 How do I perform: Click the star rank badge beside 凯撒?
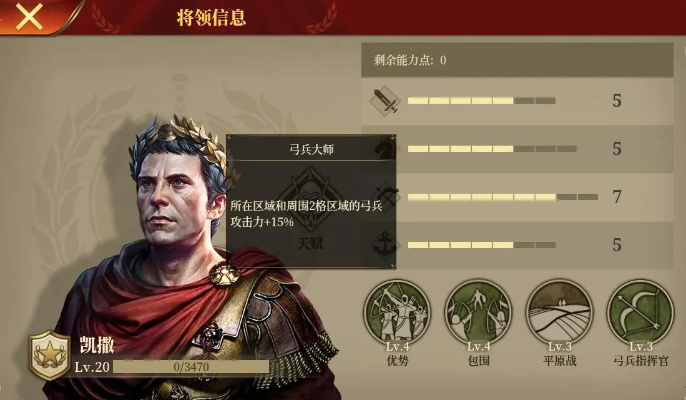47,357
